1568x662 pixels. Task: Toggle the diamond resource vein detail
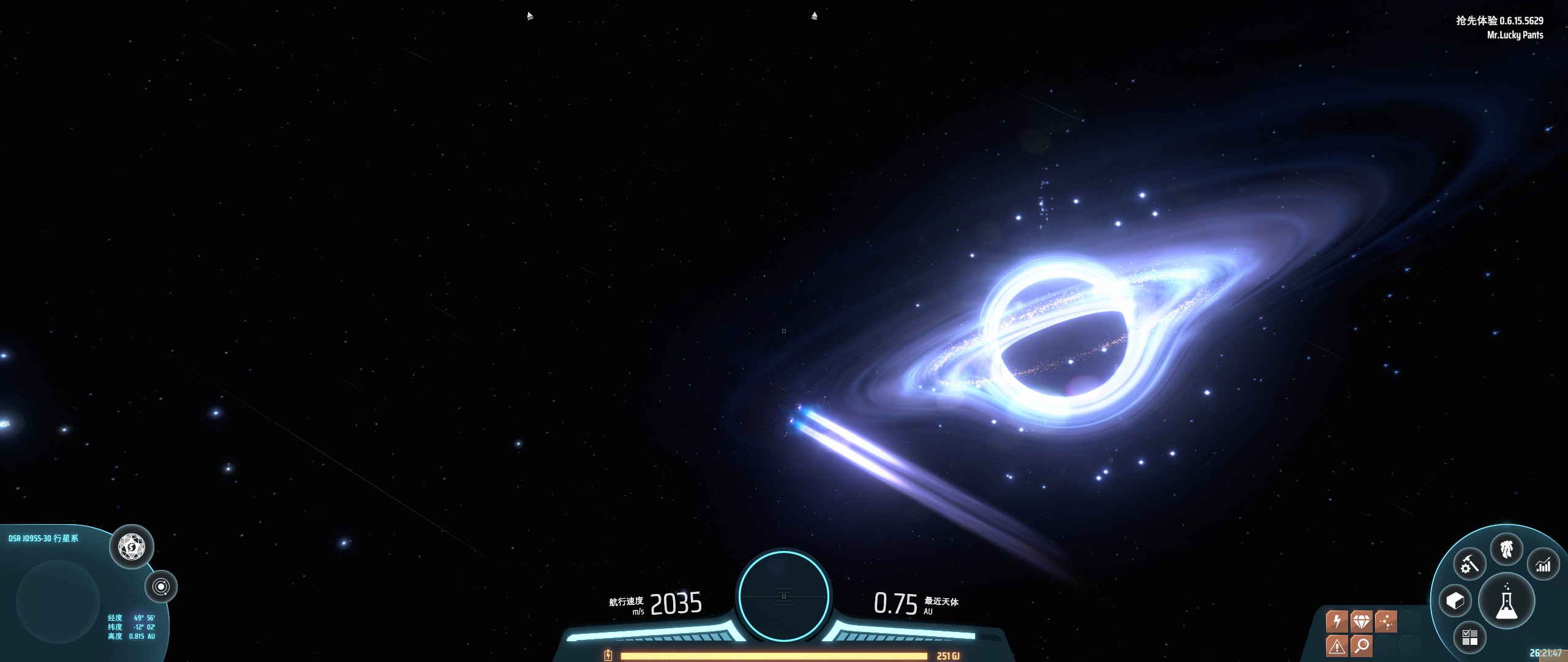[x=1361, y=622]
